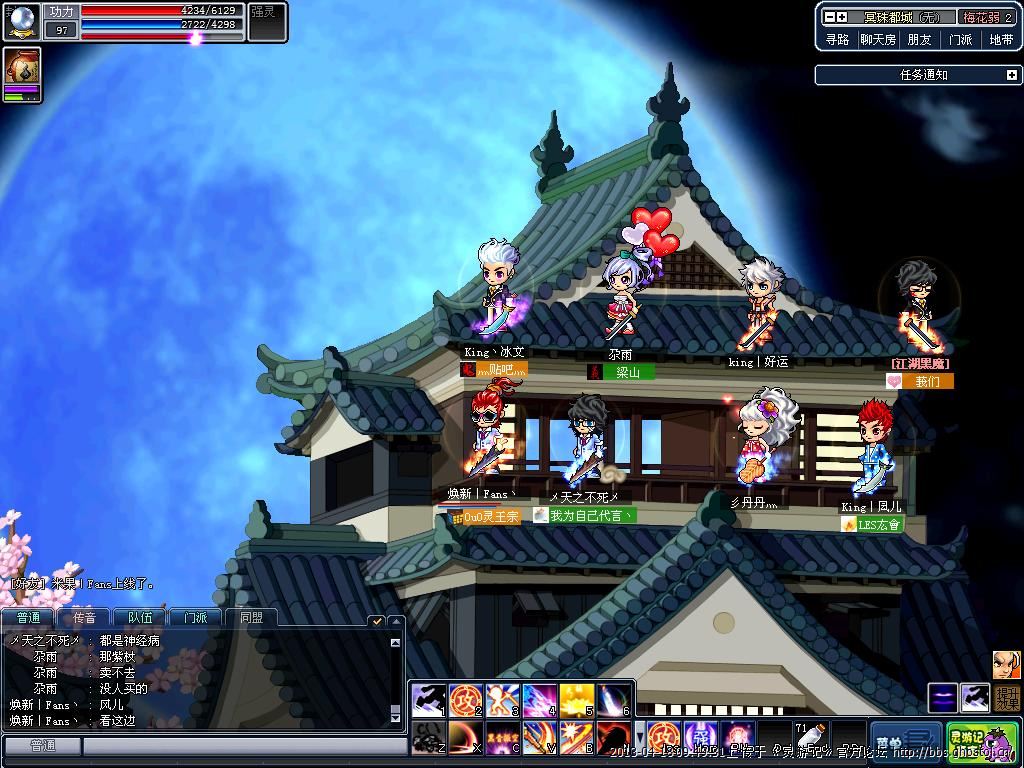
Task: Open the 寻路 pathfinding menu
Action: click(837, 40)
